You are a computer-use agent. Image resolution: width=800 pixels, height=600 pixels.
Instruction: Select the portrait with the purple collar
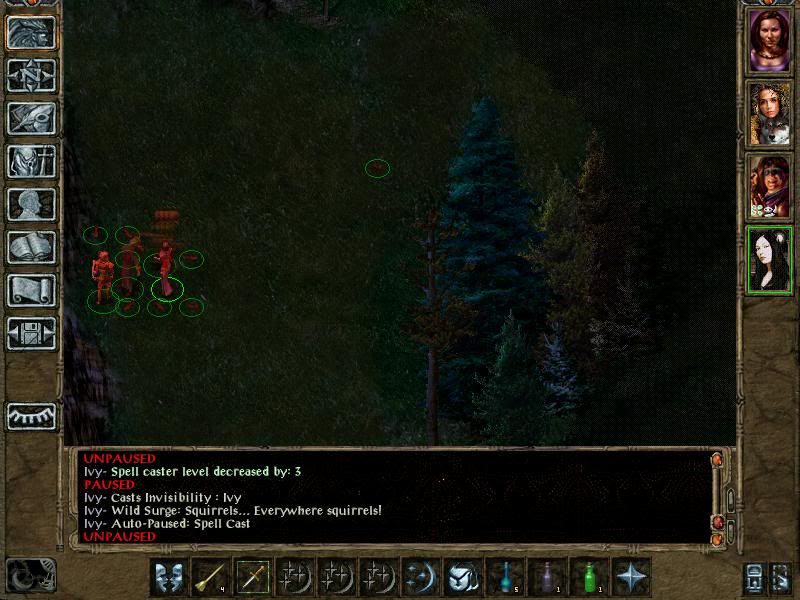point(770,40)
